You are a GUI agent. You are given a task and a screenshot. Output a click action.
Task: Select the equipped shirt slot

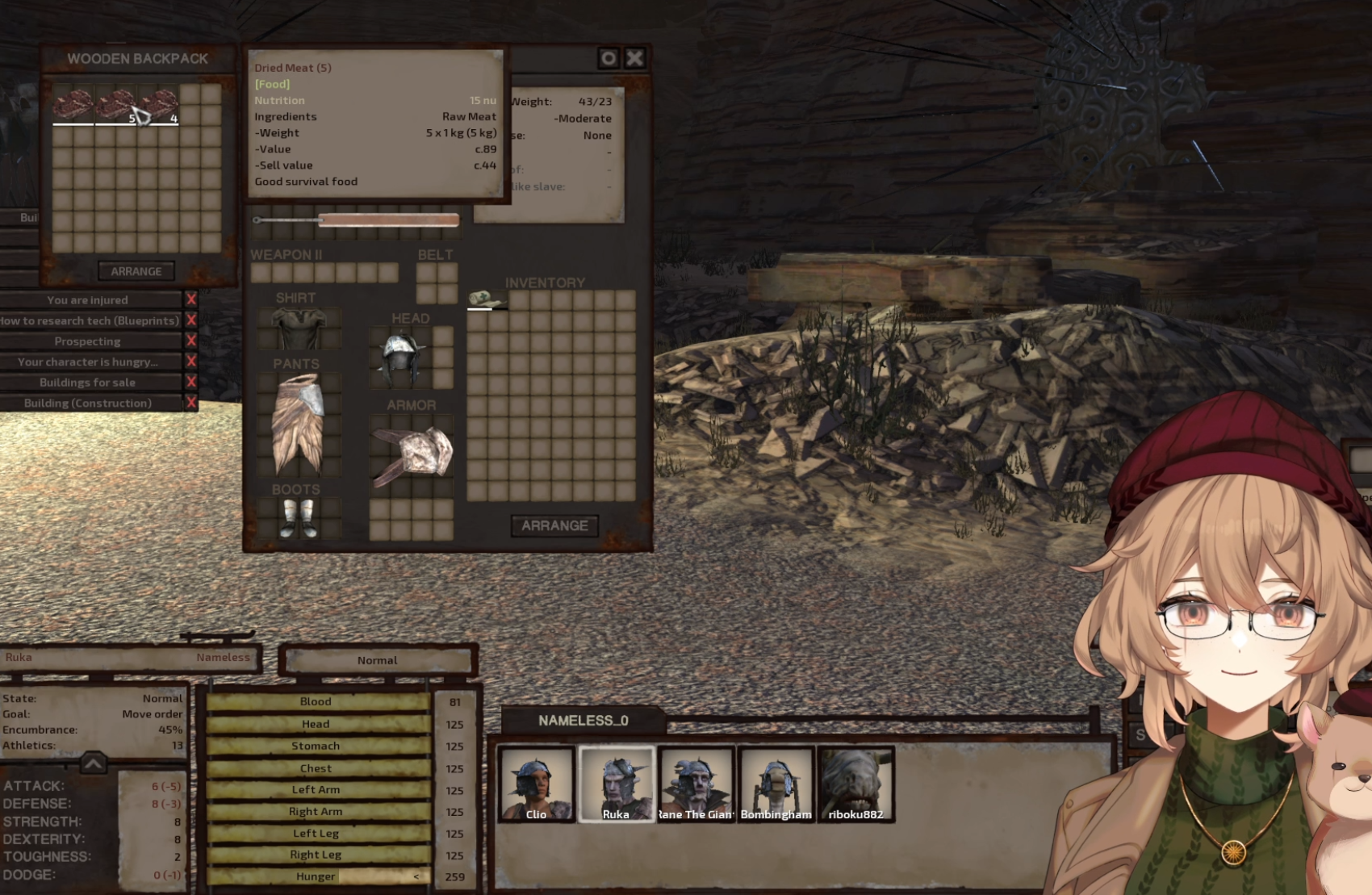click(x=298, y=328)
